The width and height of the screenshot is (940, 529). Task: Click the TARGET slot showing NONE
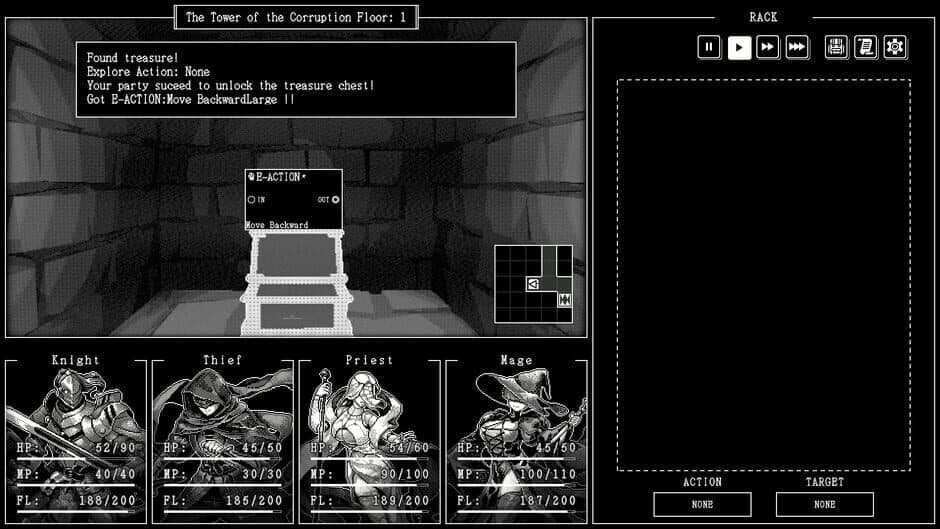(824, 504)
